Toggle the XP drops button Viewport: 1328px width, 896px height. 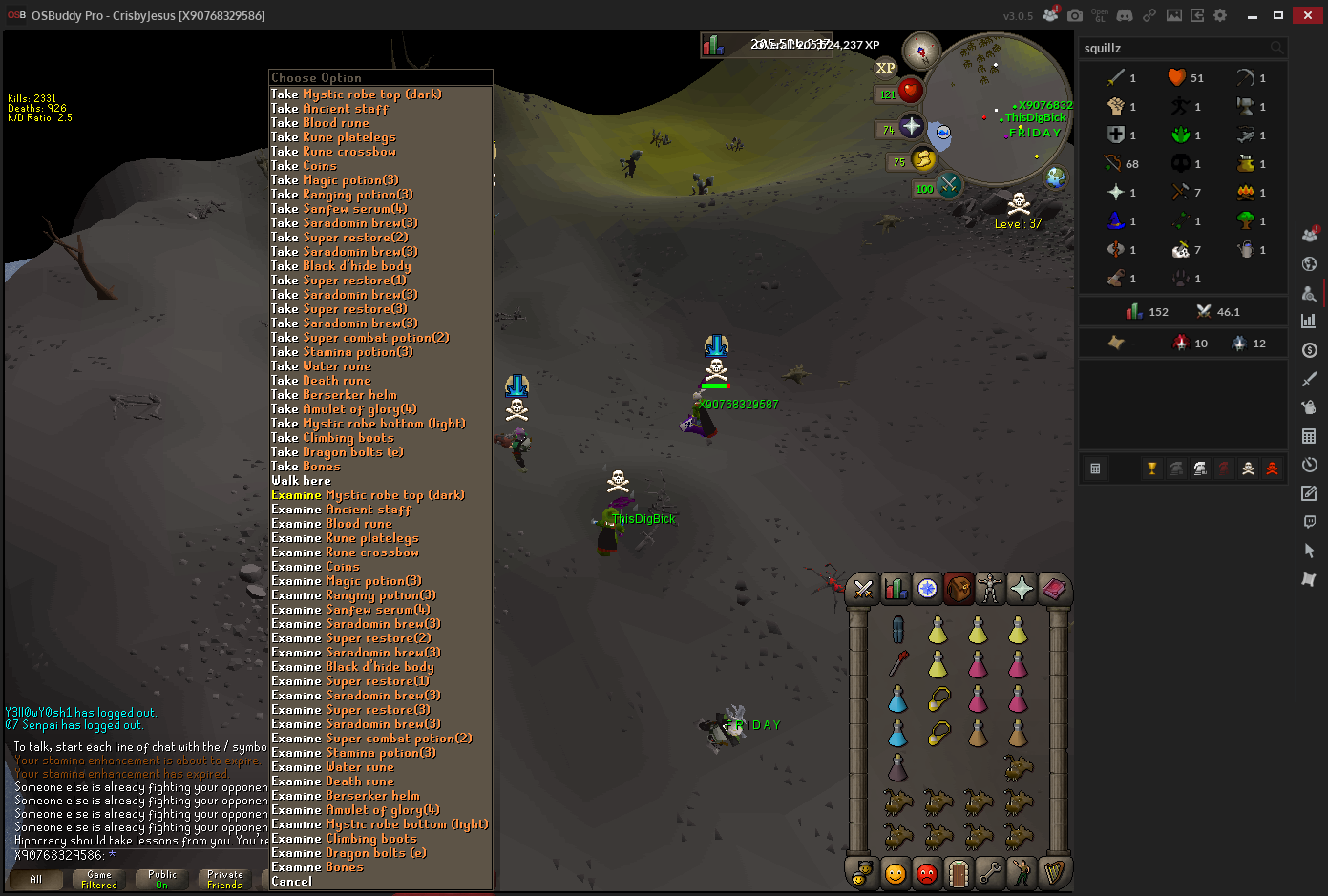[886, 68]
